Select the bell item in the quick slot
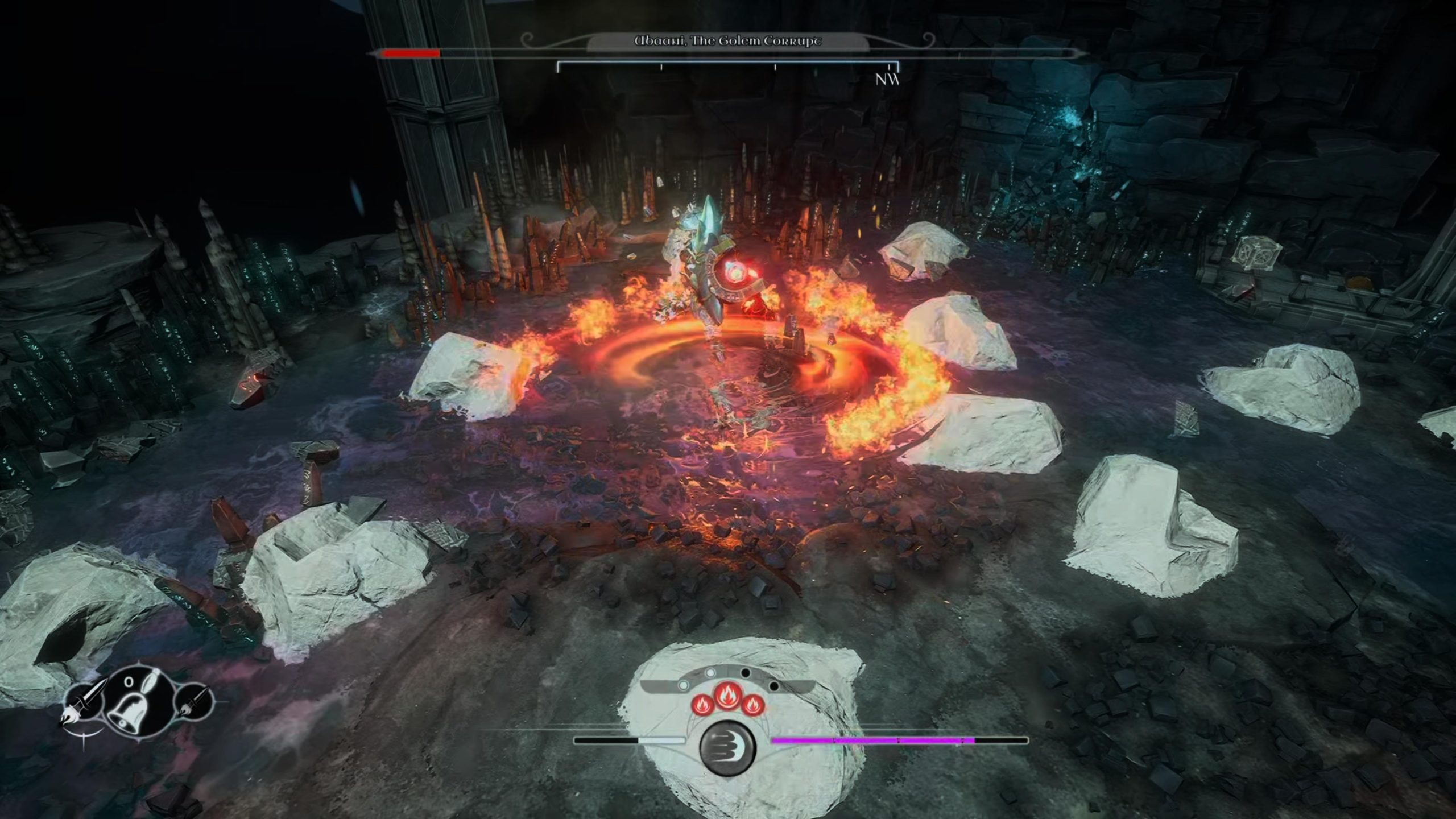Image resolution: width=1456 pixels, height=819 pixels. tap(133, 703)
